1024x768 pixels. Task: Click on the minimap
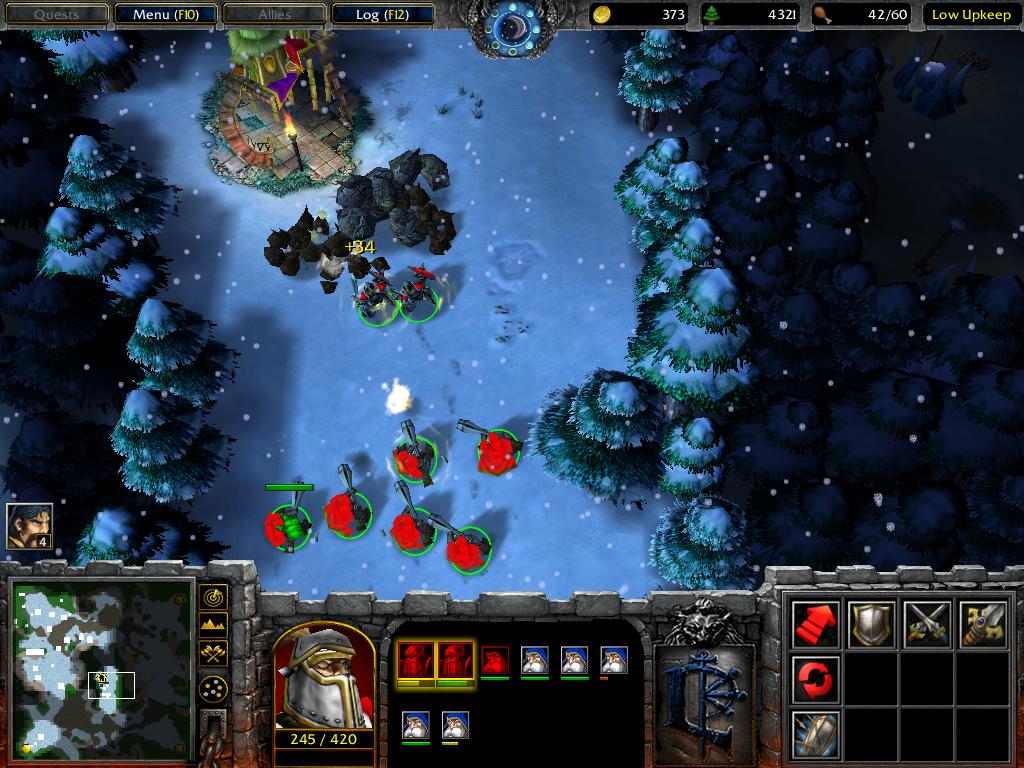point(100,667)
